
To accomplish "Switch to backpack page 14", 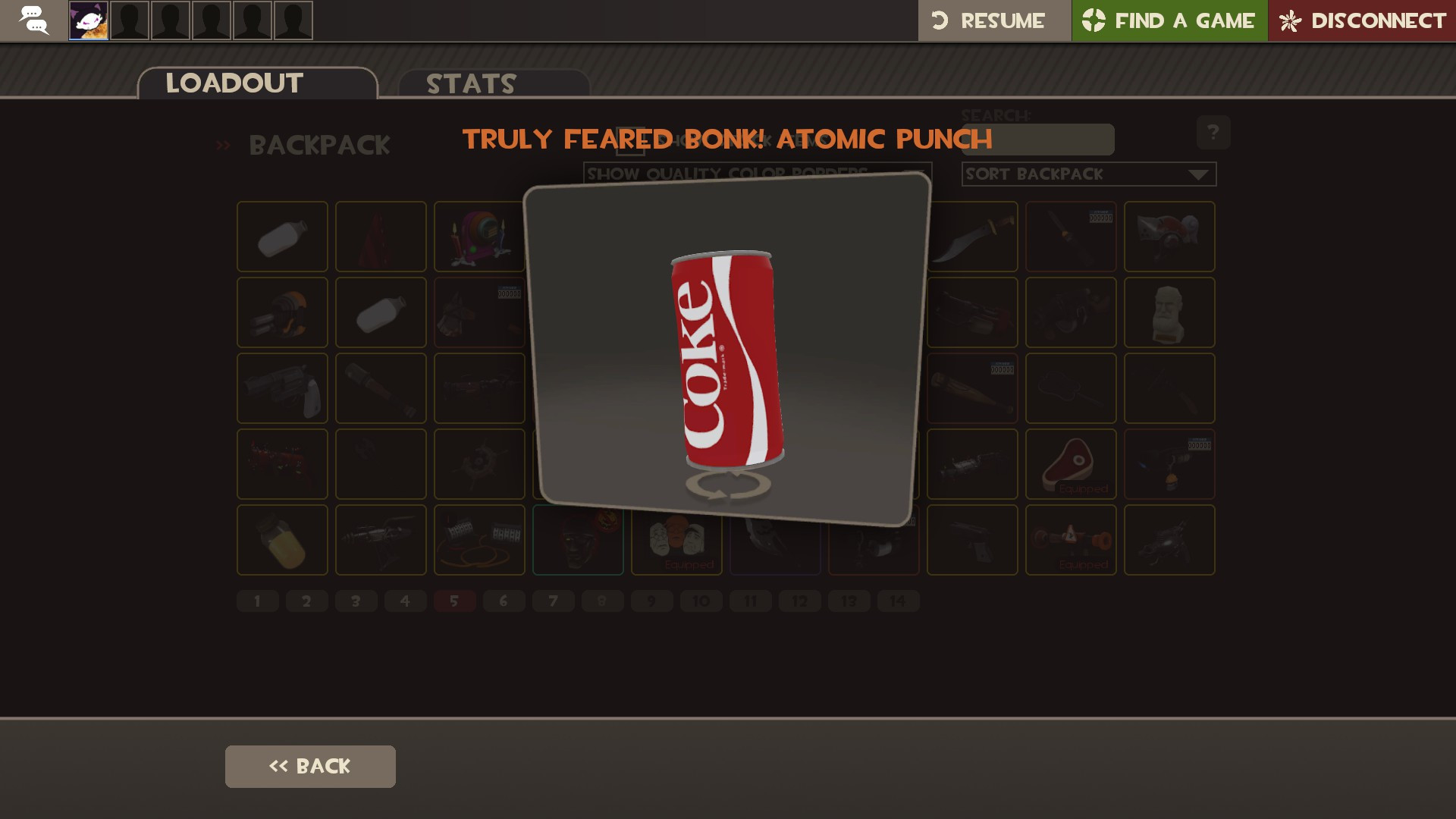I will [x=899, y=600].
